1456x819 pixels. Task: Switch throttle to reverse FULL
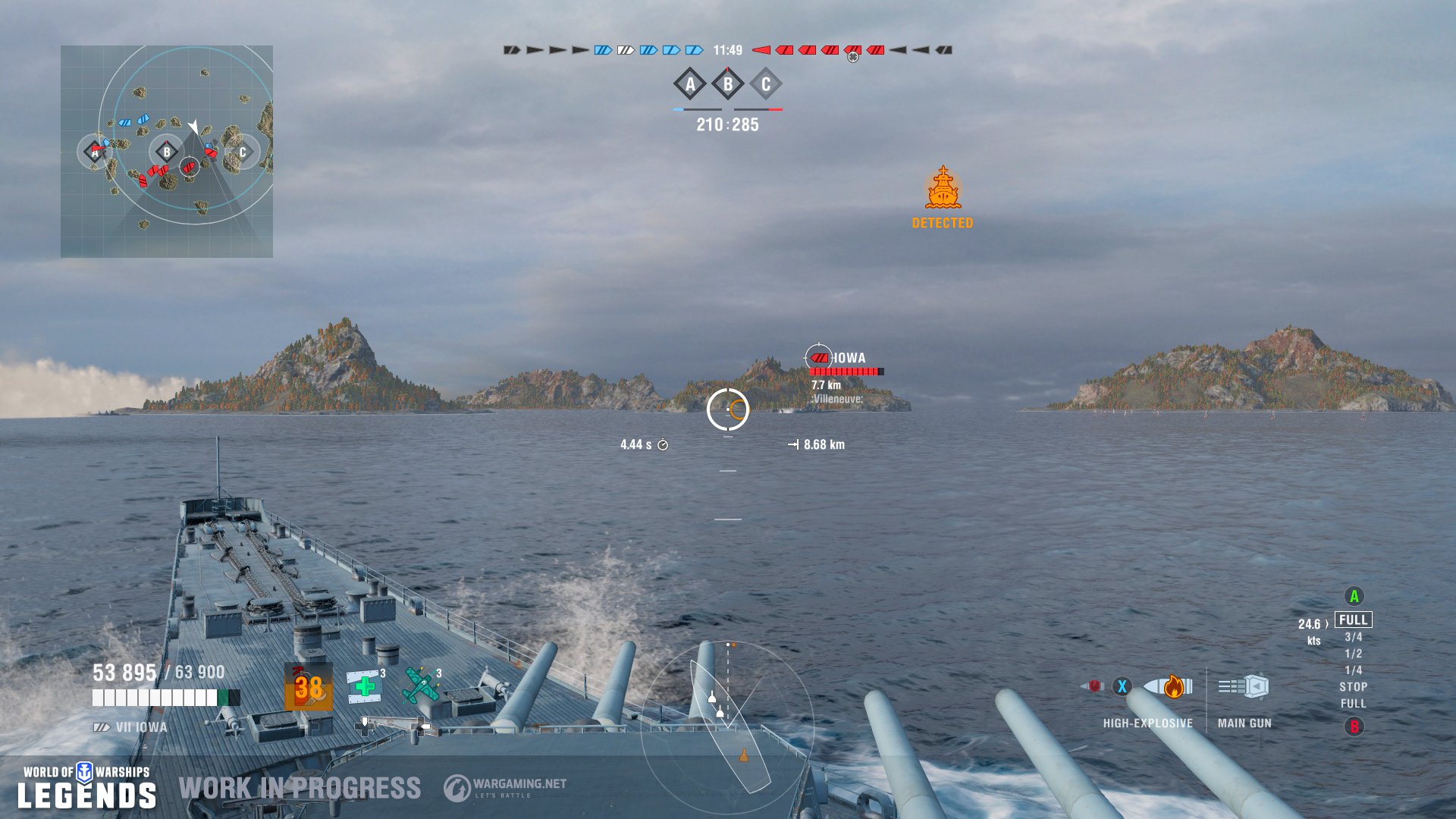1354,704
